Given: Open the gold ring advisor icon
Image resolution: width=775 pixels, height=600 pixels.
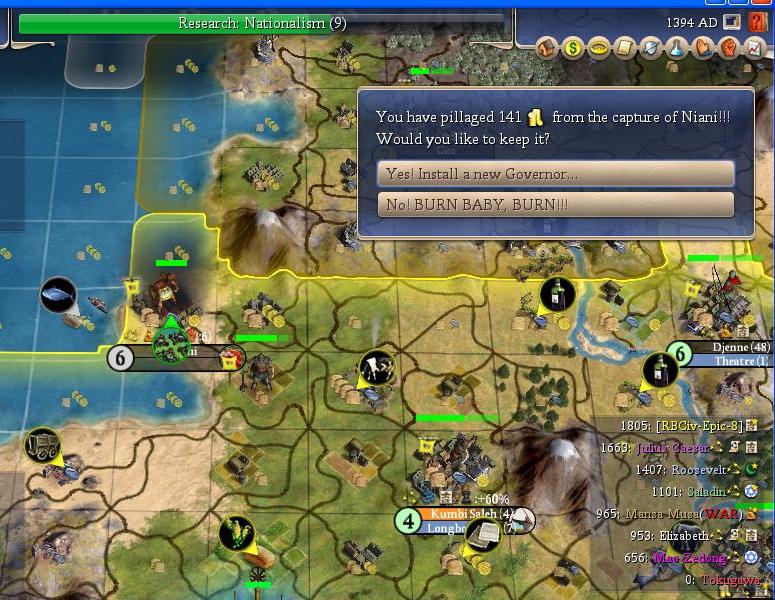Looking at the screenshot, I should 600,47.
